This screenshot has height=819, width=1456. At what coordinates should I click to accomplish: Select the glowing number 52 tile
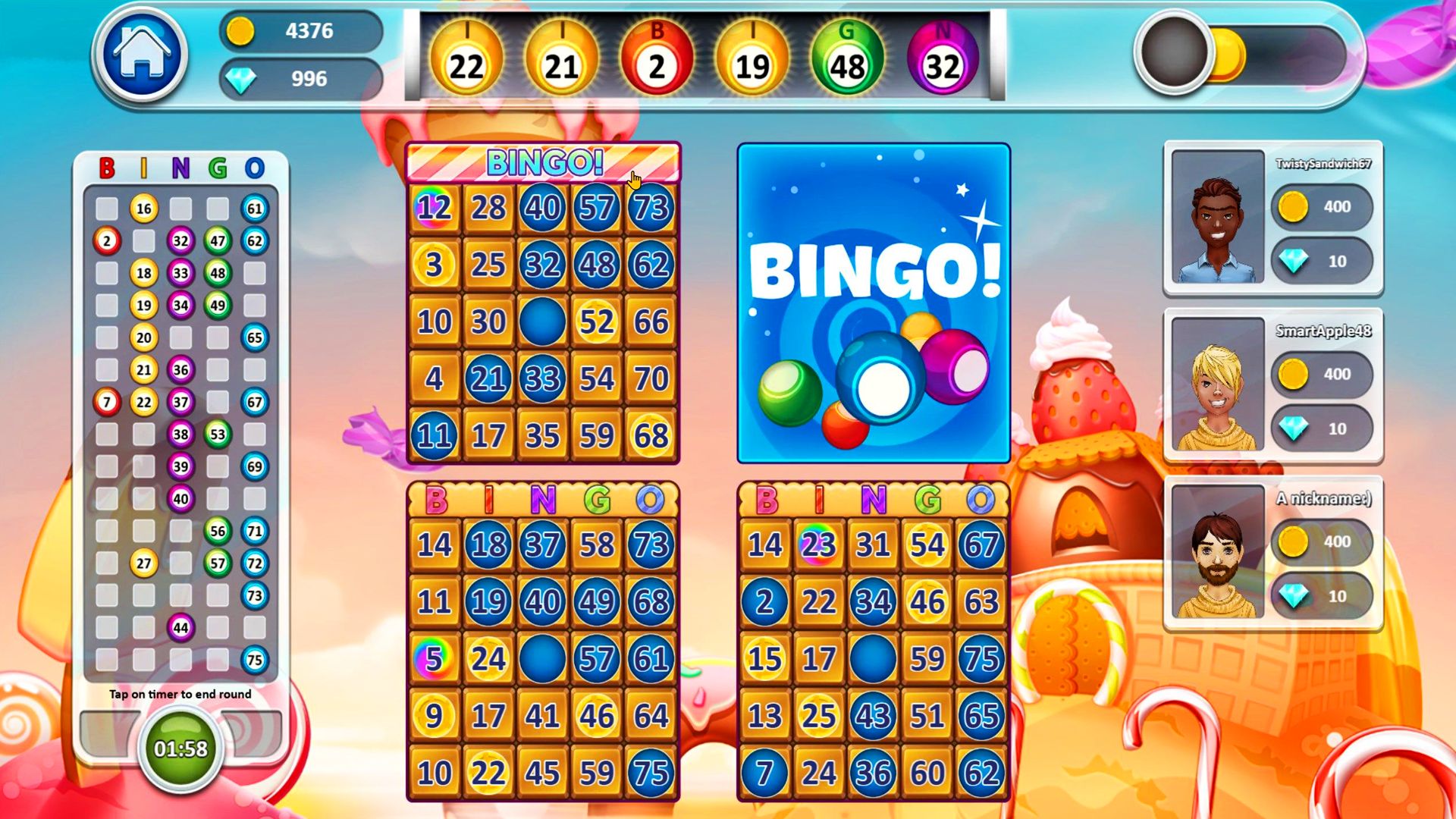597,322
